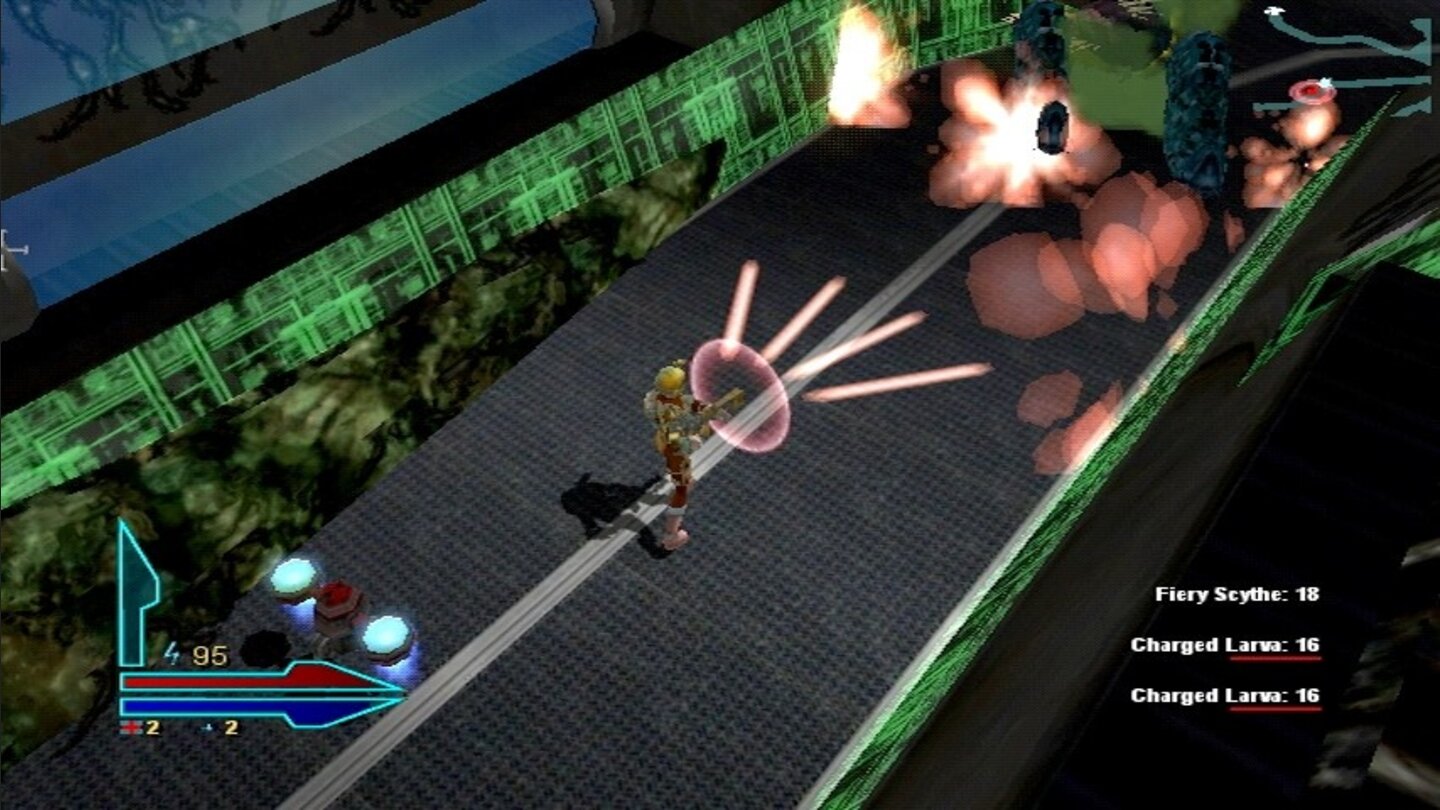
Task: Click the blue energy cell icon beside count 2
Action: 206,729
